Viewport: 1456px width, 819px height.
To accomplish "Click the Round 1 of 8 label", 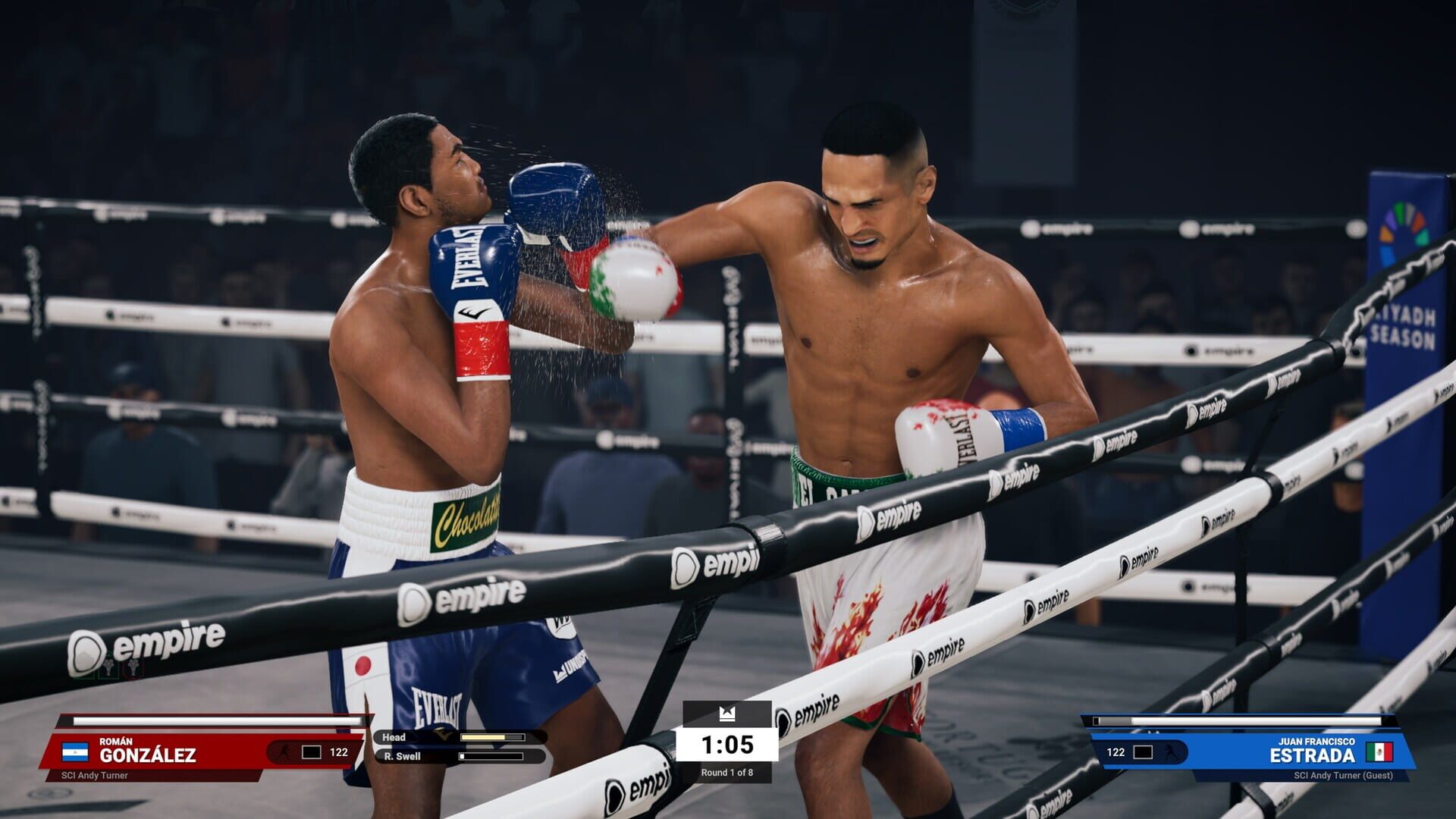I will click(x=728, y=773).
